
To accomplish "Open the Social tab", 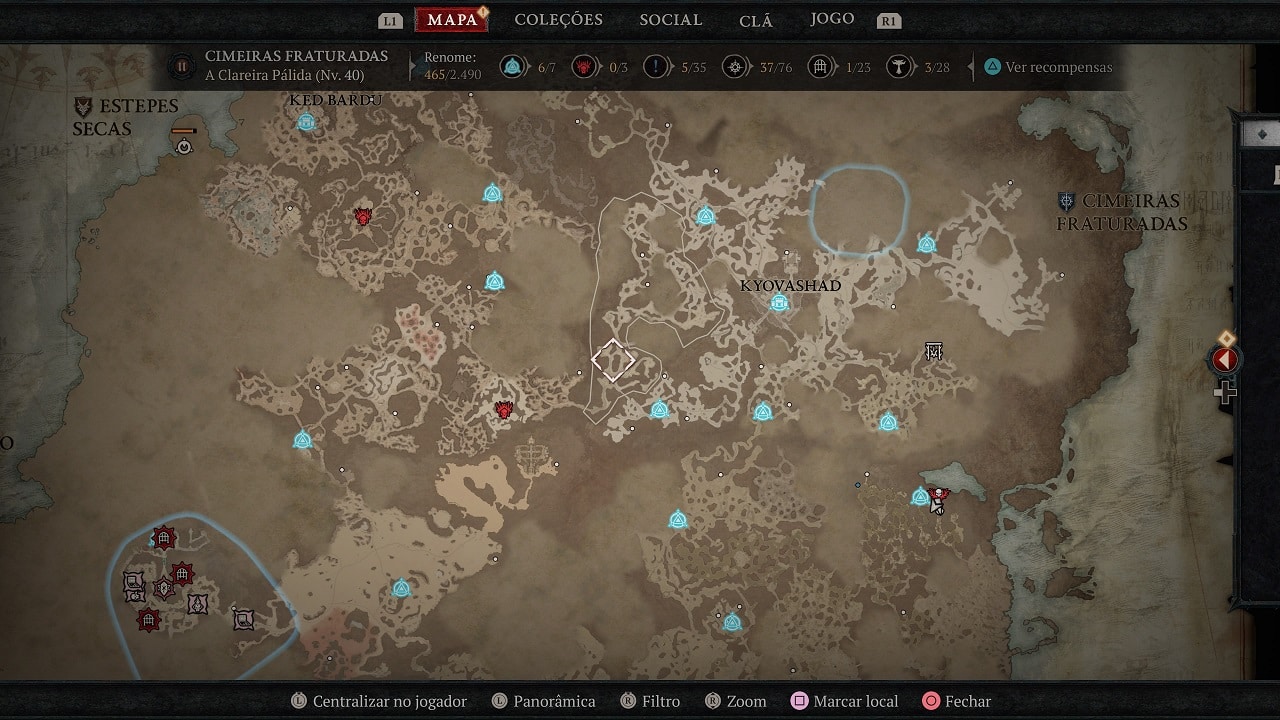I will 670,20.
